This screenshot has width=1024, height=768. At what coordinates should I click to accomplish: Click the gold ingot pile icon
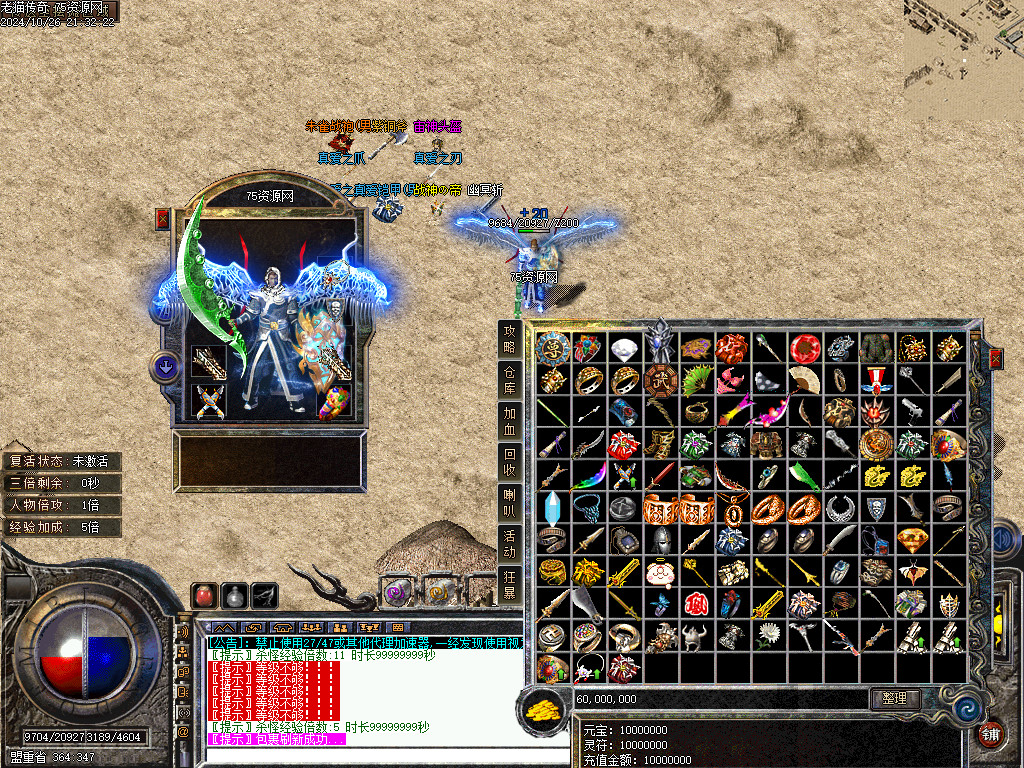542,709
